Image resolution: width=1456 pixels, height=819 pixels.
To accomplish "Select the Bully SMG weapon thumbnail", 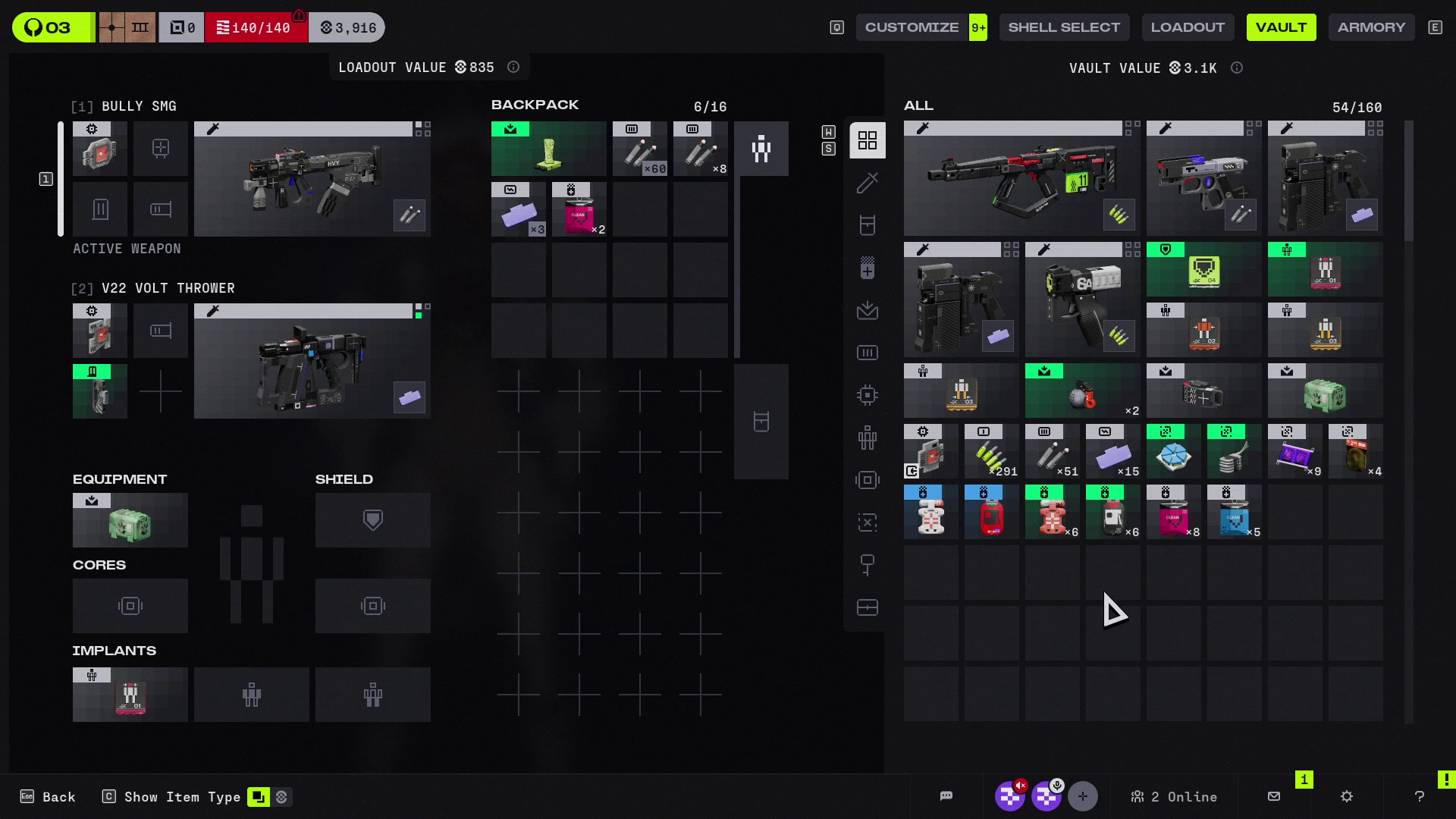I will point(312,178).
